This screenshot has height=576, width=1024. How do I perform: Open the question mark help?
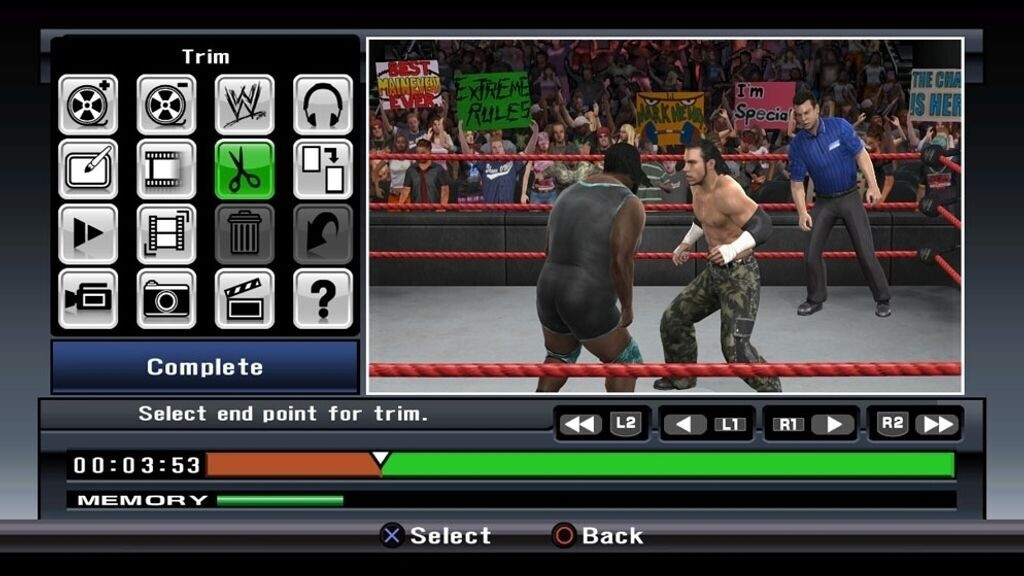tap(322, 298)
